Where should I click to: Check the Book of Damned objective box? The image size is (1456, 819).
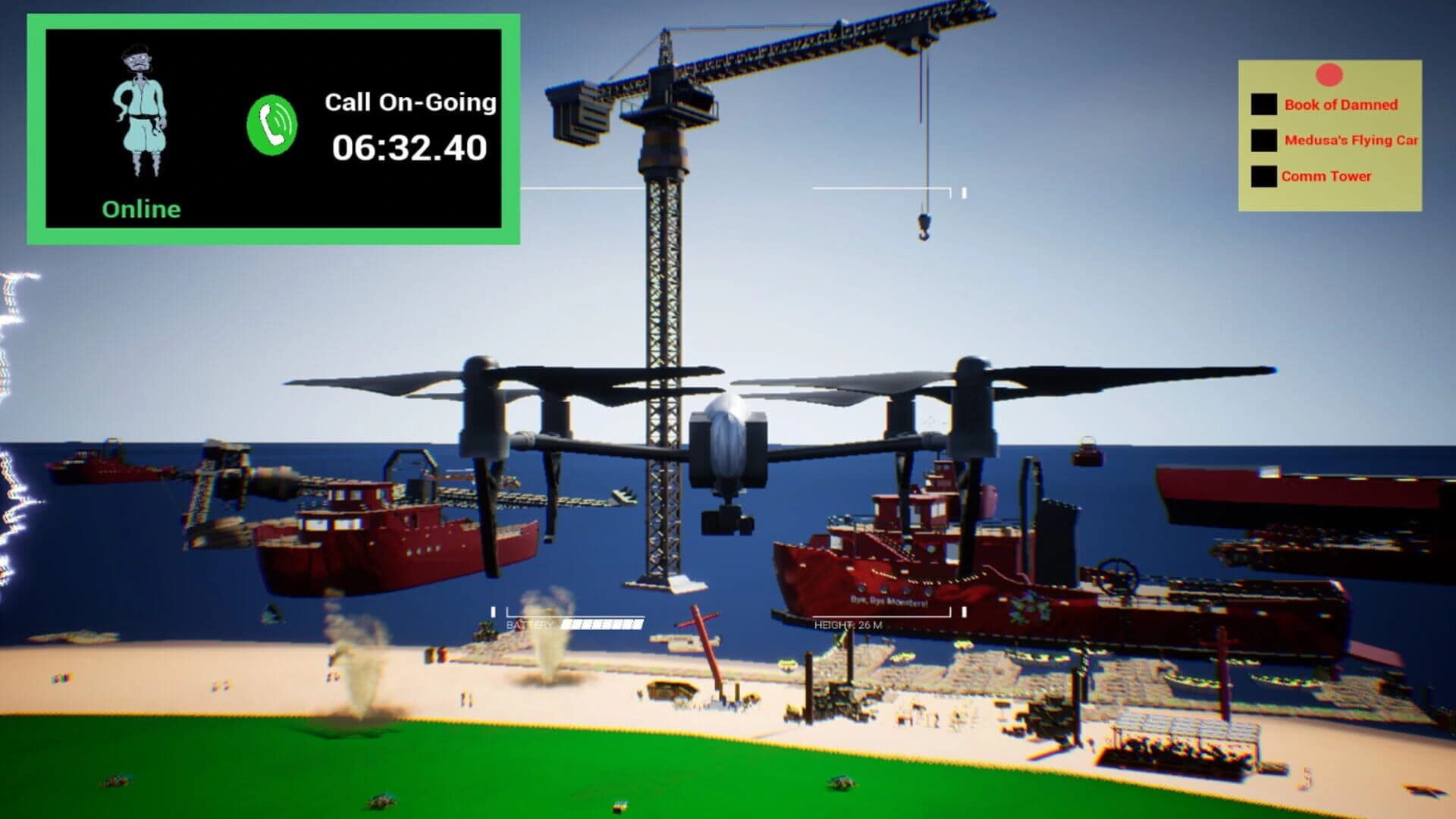coord(1263,104)
